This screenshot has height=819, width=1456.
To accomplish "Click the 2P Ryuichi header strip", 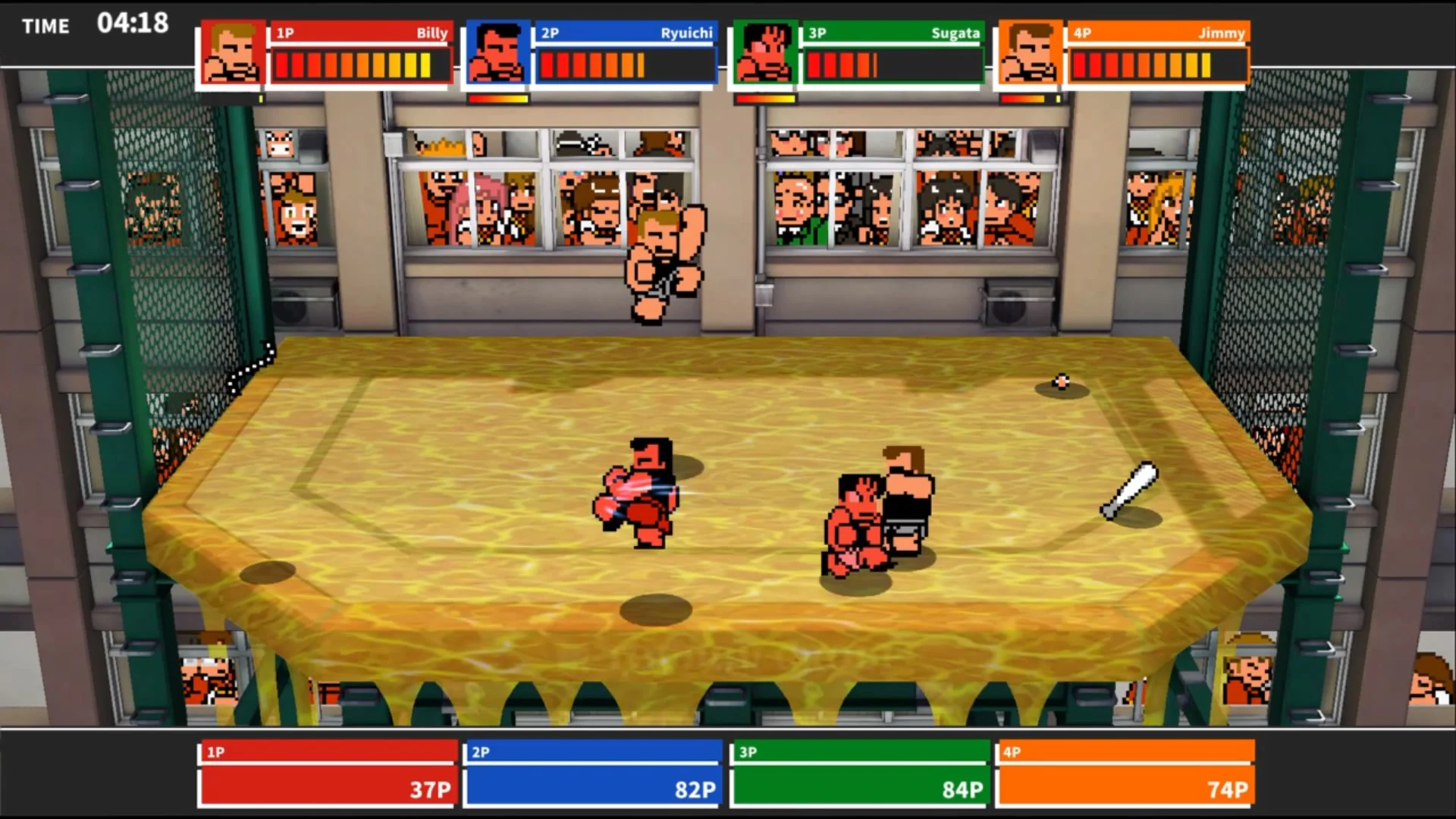I will click(x=625, y=33).
